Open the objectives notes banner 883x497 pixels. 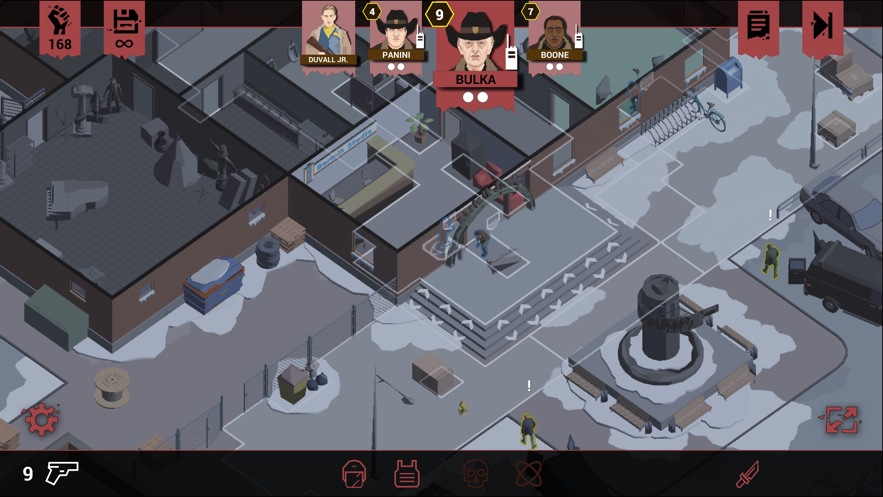tap(758, 26)
